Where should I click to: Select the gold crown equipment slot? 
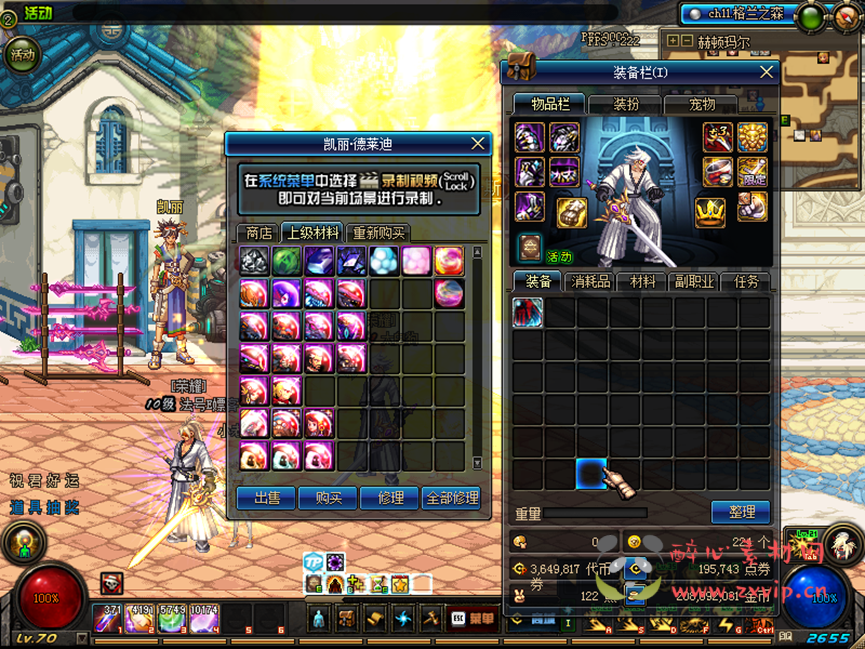(710, 211)
